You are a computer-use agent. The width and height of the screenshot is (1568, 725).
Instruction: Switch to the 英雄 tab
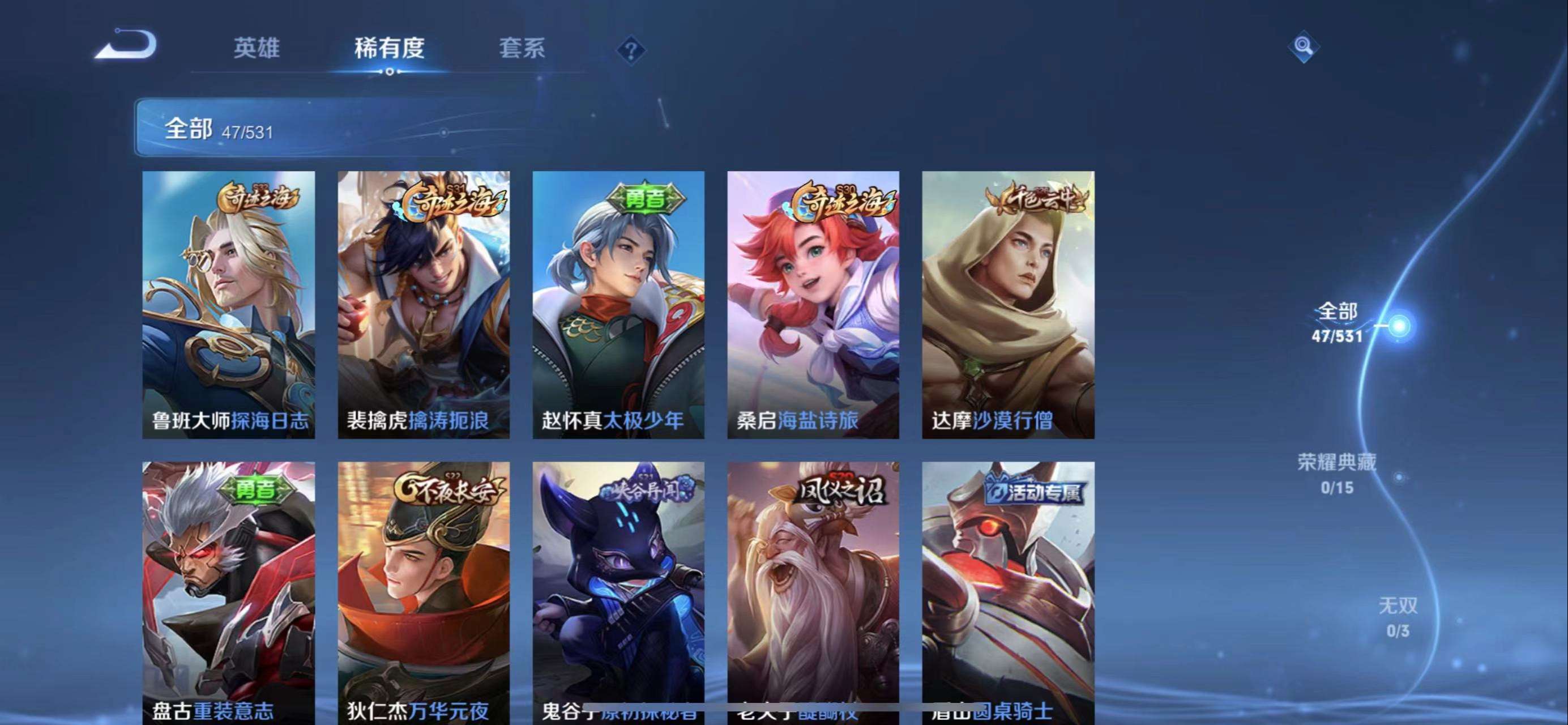click(257, 48)
